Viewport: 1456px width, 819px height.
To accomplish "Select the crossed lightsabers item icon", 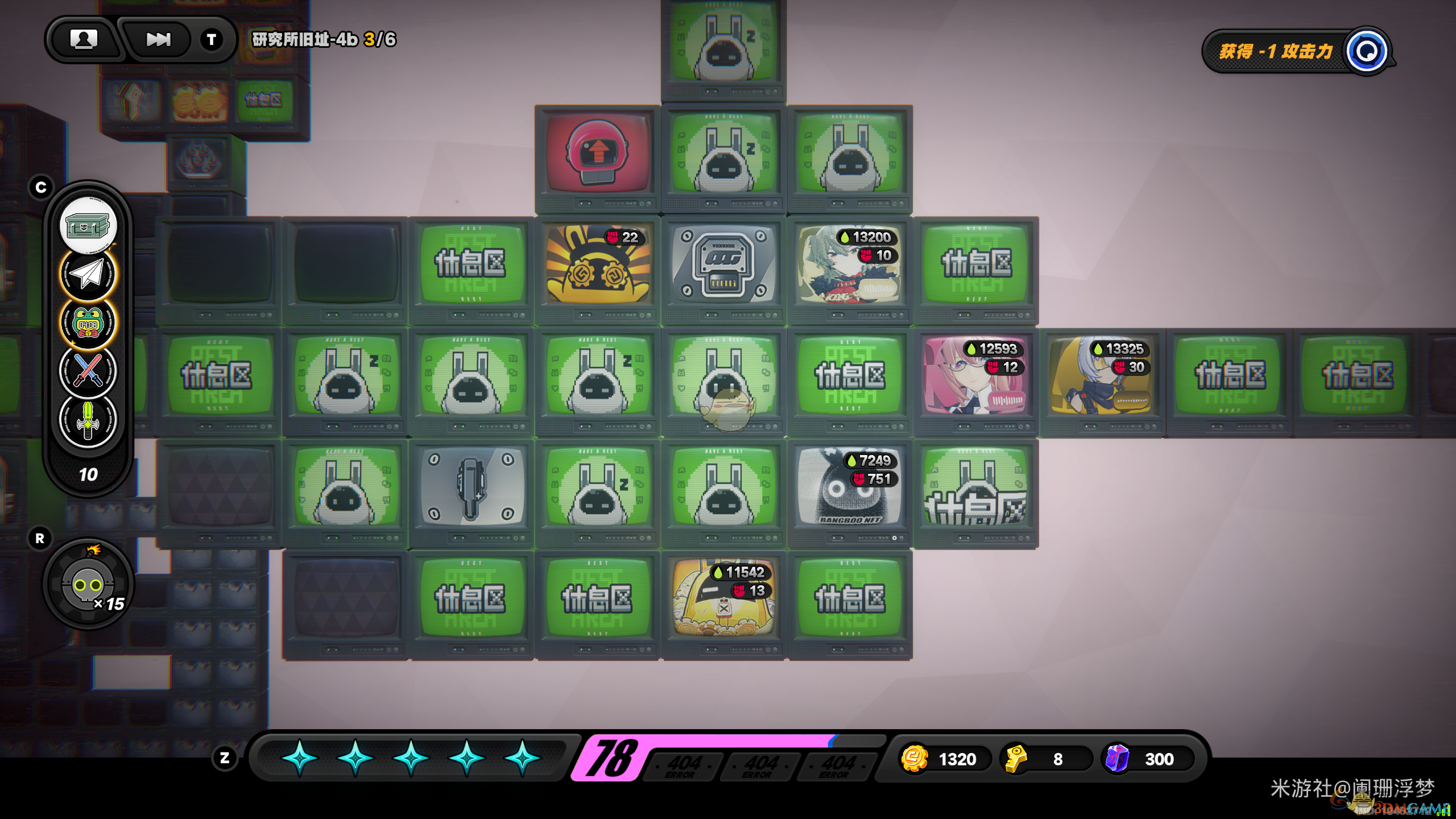I will click(88, 371).
